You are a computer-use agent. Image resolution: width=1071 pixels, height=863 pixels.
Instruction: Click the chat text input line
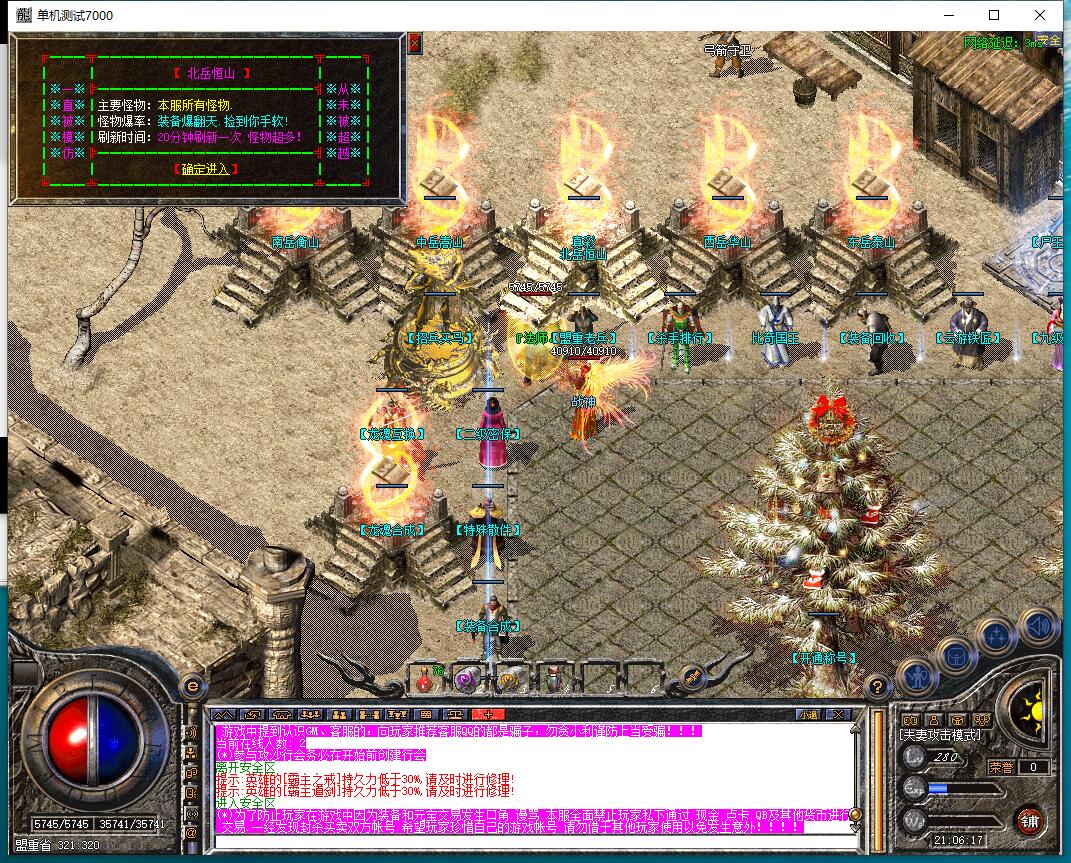530,840
